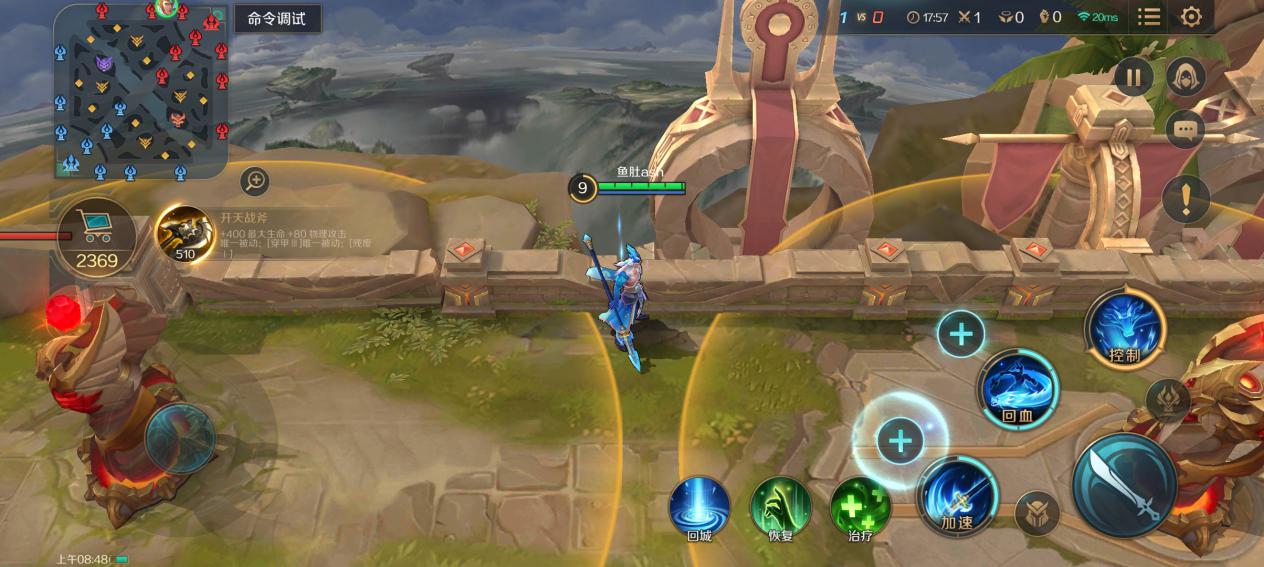Buy the recommended 开天战斧 item
This screenshot has width=1264, height=567.
click(184, 234)
